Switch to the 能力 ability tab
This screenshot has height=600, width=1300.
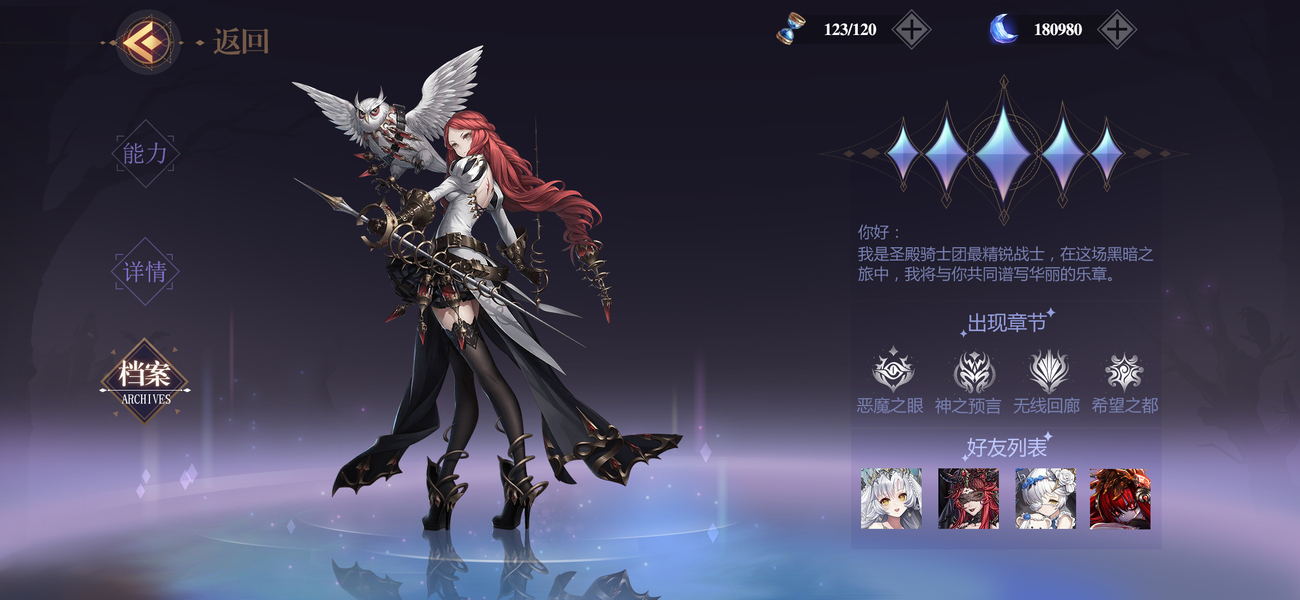(146, 153)
